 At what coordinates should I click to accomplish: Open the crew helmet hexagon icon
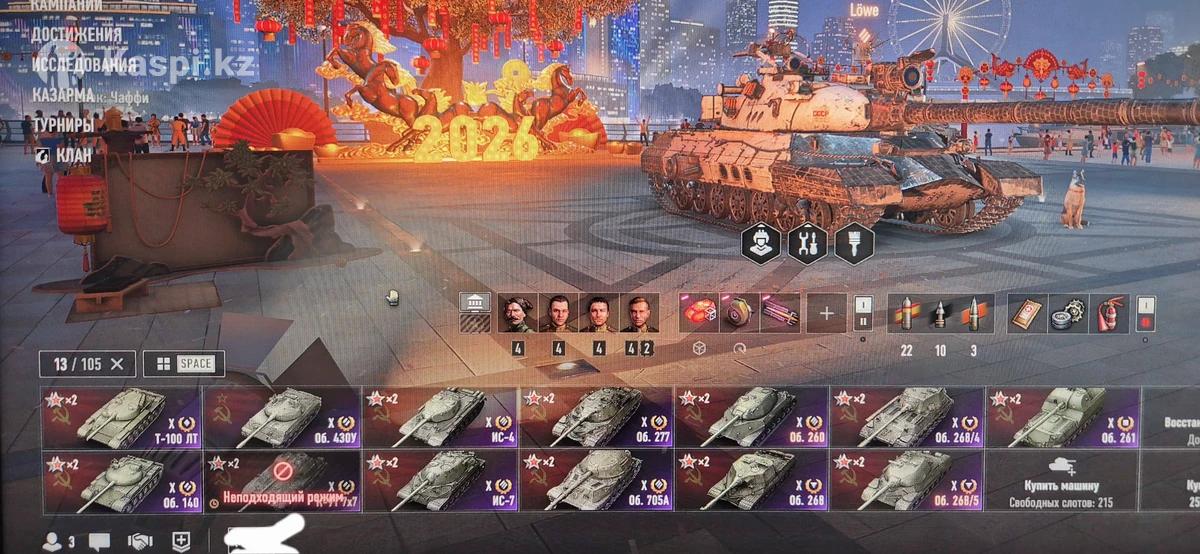coord(760,242)
